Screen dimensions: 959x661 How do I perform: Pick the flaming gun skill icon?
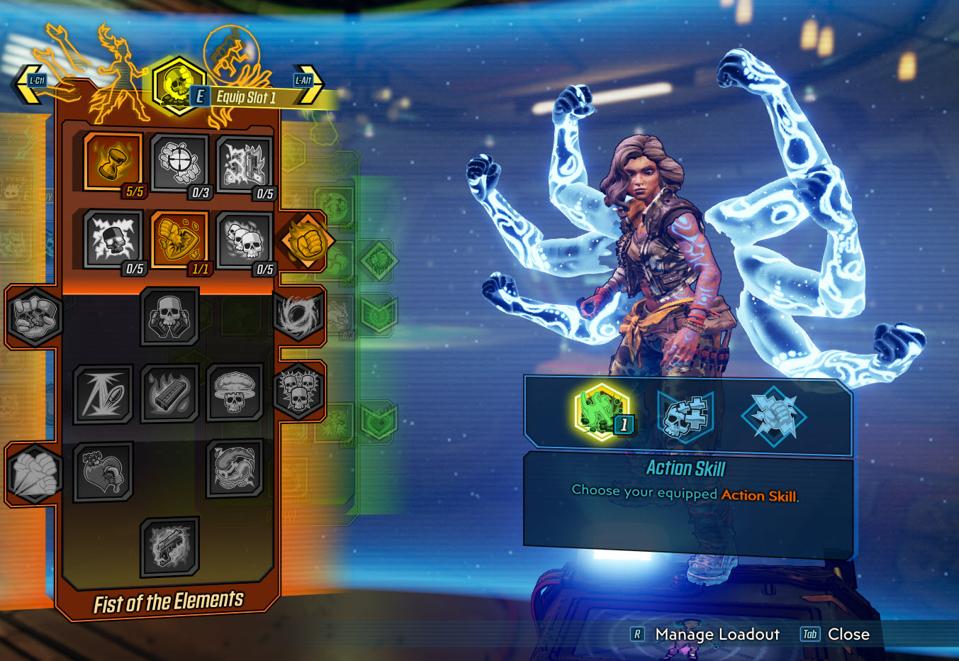click(x=169, y=546)
